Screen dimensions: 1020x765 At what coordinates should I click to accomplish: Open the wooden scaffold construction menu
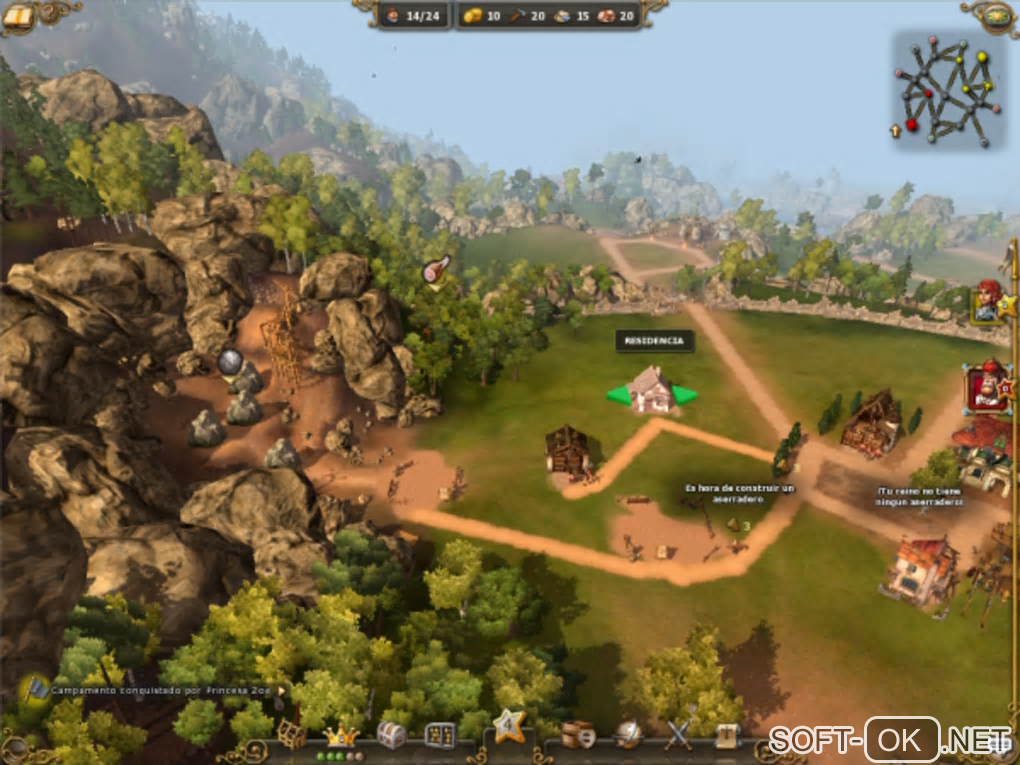(x=291, y=734)
